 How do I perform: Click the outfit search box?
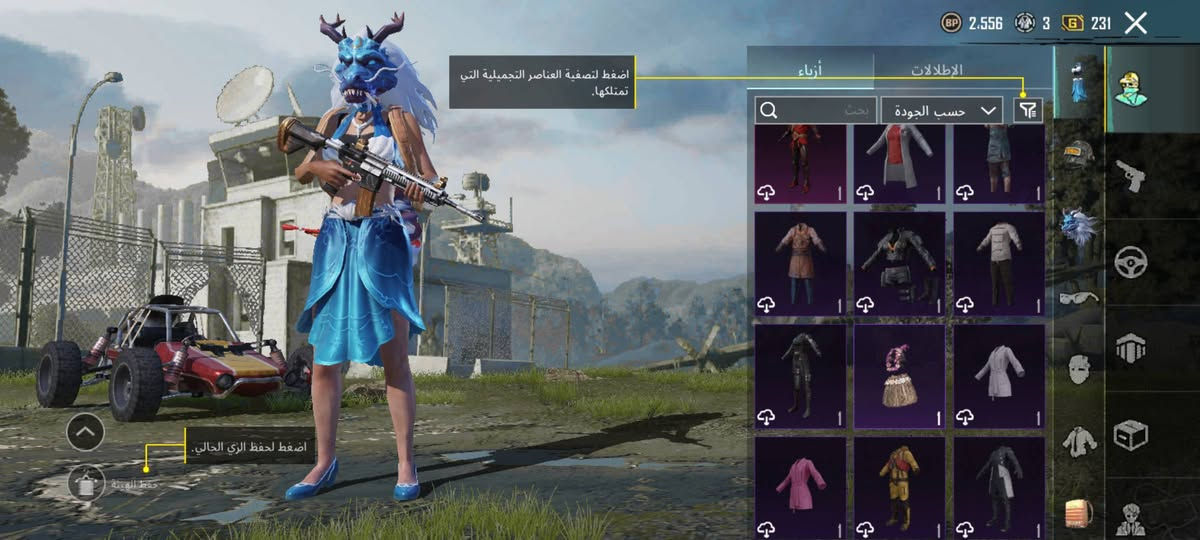(816, 110)
